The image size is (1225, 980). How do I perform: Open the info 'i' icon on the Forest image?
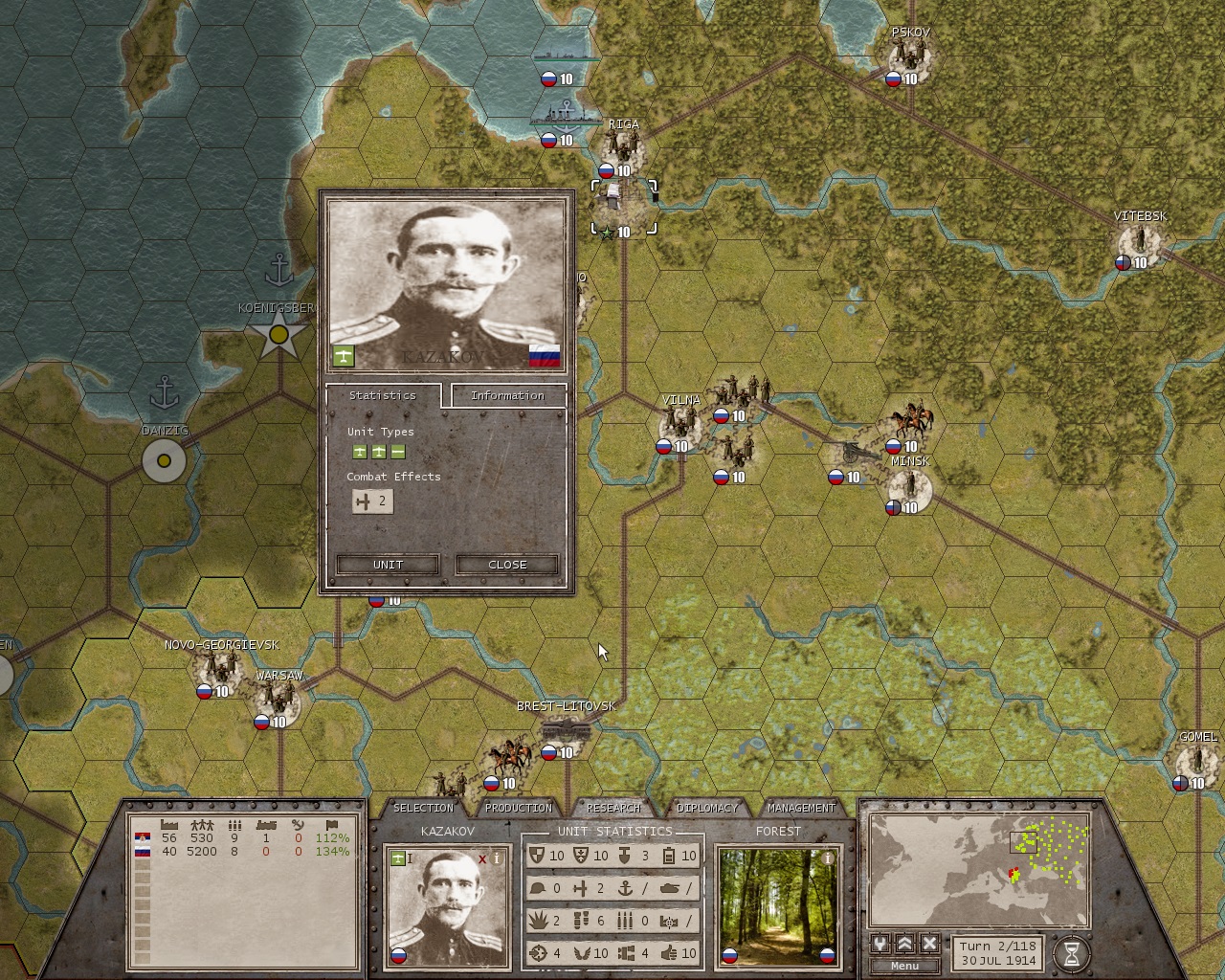point(828,859)
